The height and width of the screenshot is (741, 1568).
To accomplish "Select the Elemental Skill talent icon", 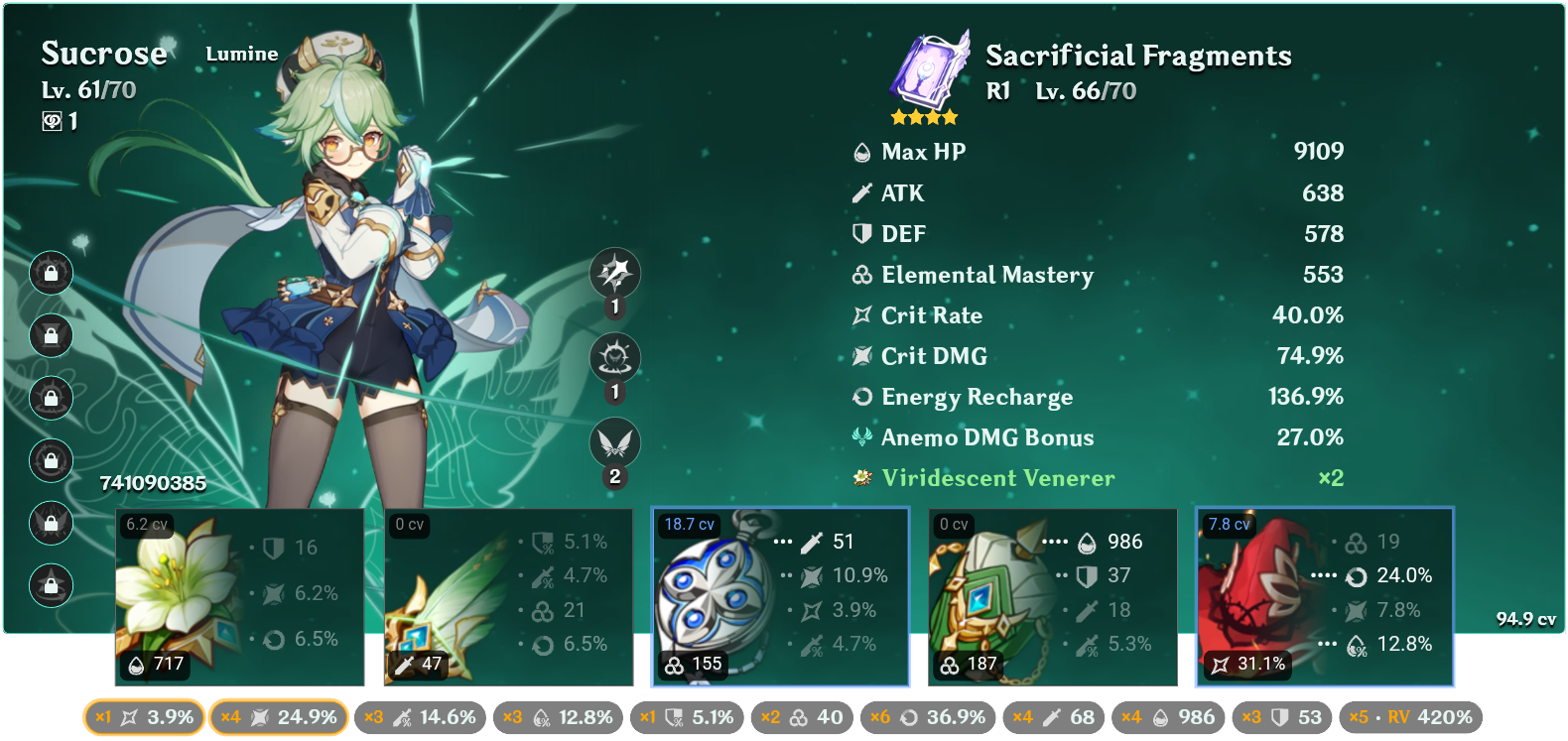I will tap(615, 358).
